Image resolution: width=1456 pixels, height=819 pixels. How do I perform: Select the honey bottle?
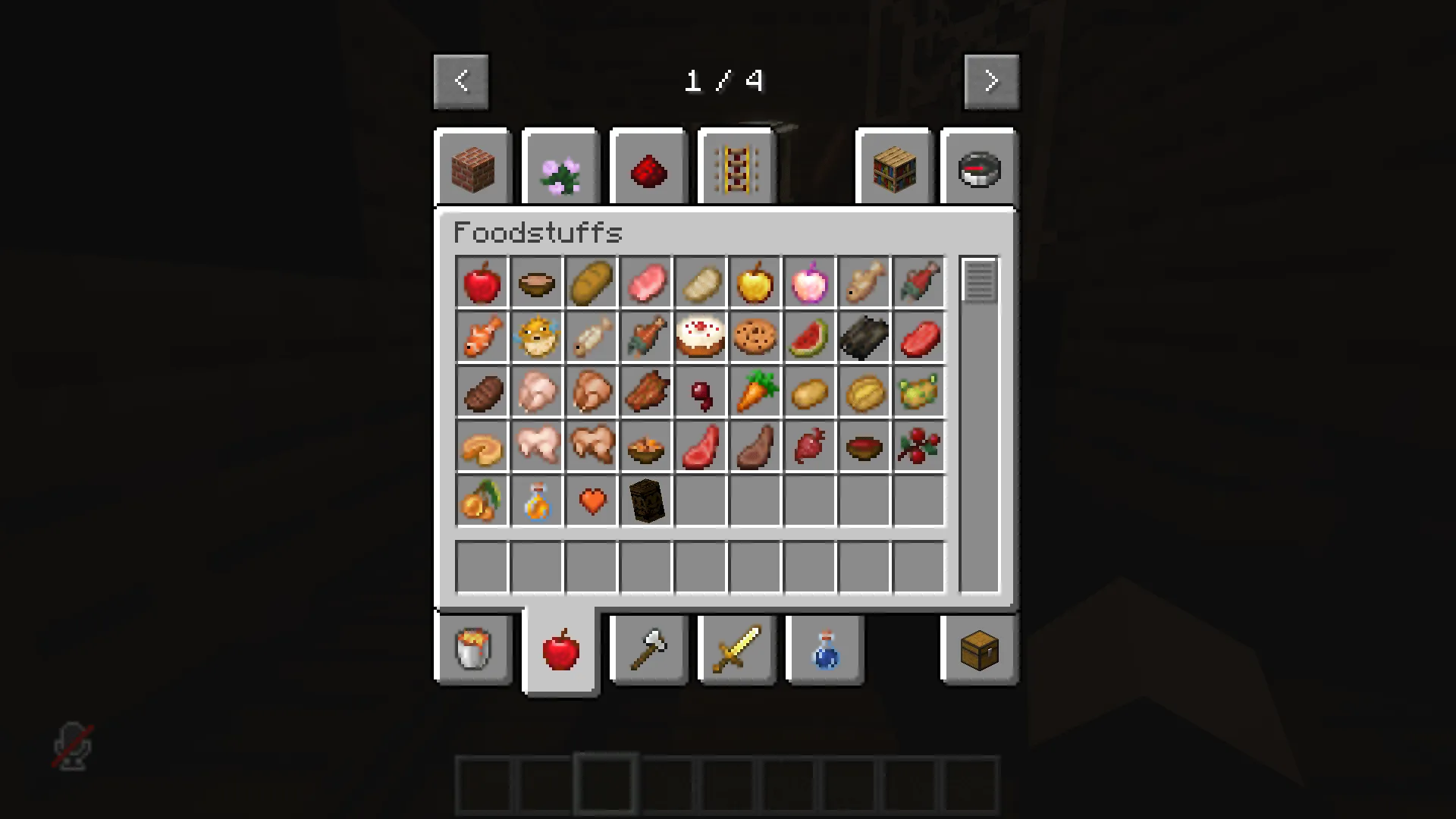[x=536, y=500]
